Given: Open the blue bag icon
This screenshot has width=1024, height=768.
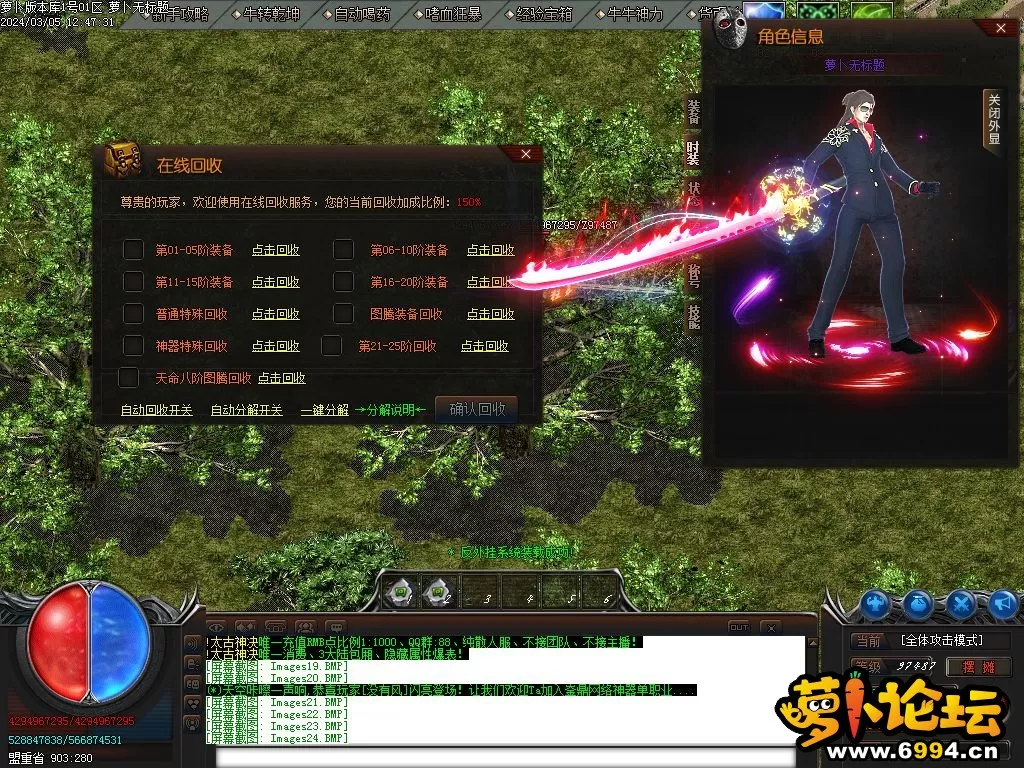Looking at the screenshot, I should pos(919,603).
